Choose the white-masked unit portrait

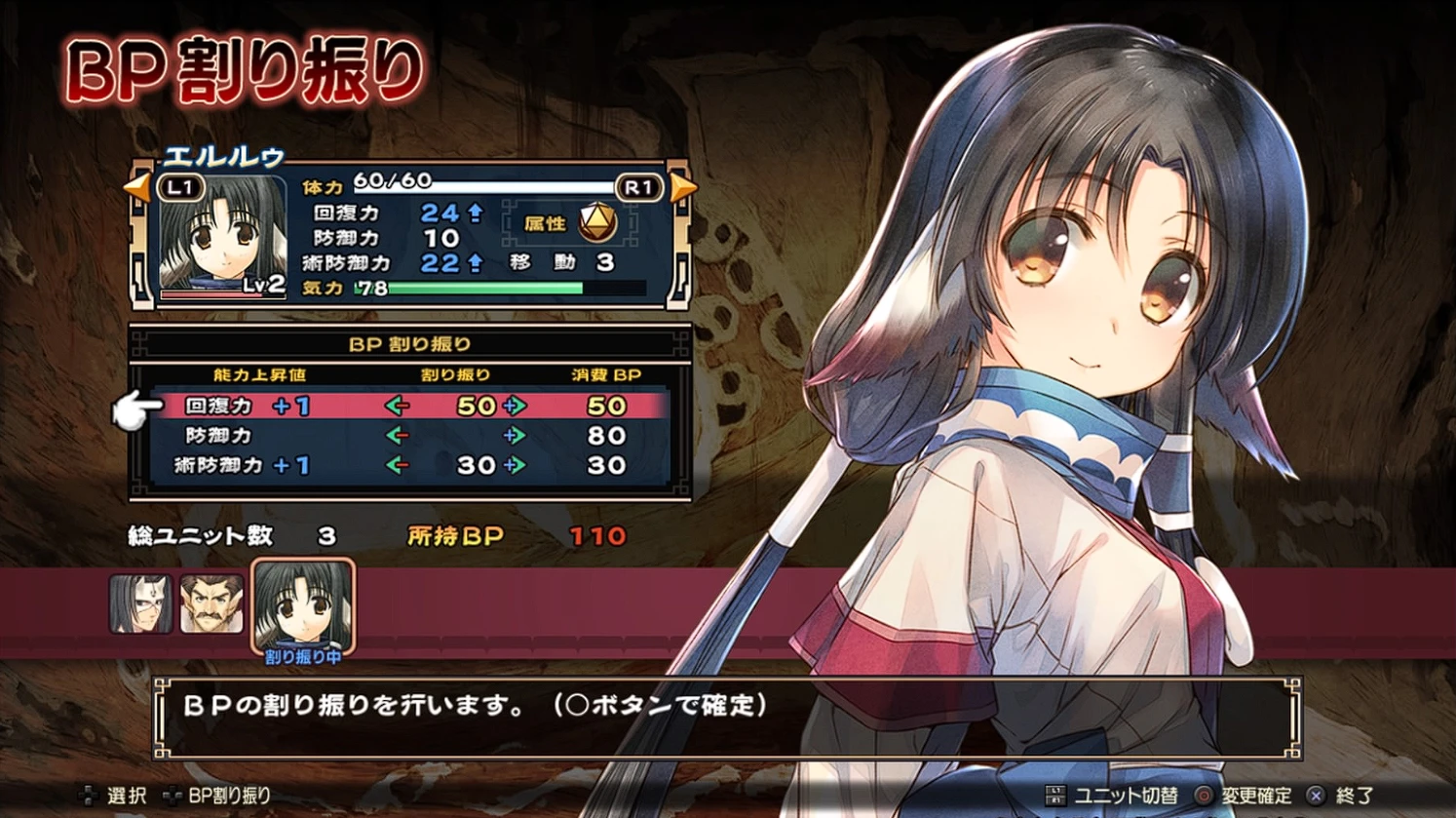[x=140, y=604]
